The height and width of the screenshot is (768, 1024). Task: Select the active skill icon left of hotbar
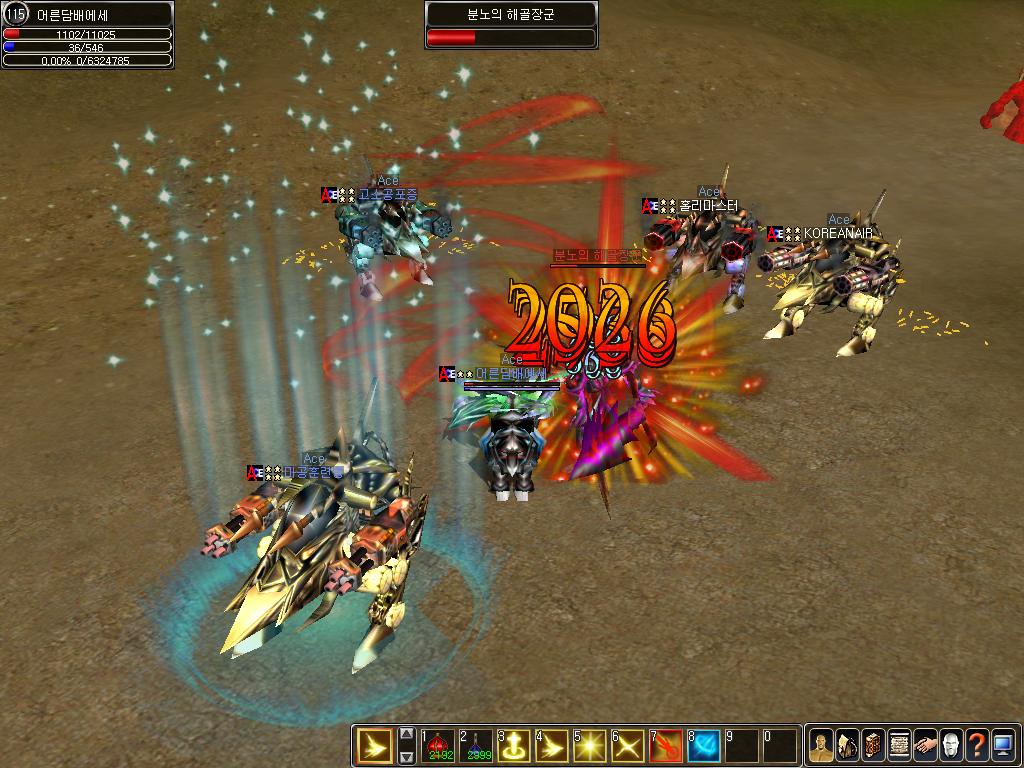376,746
